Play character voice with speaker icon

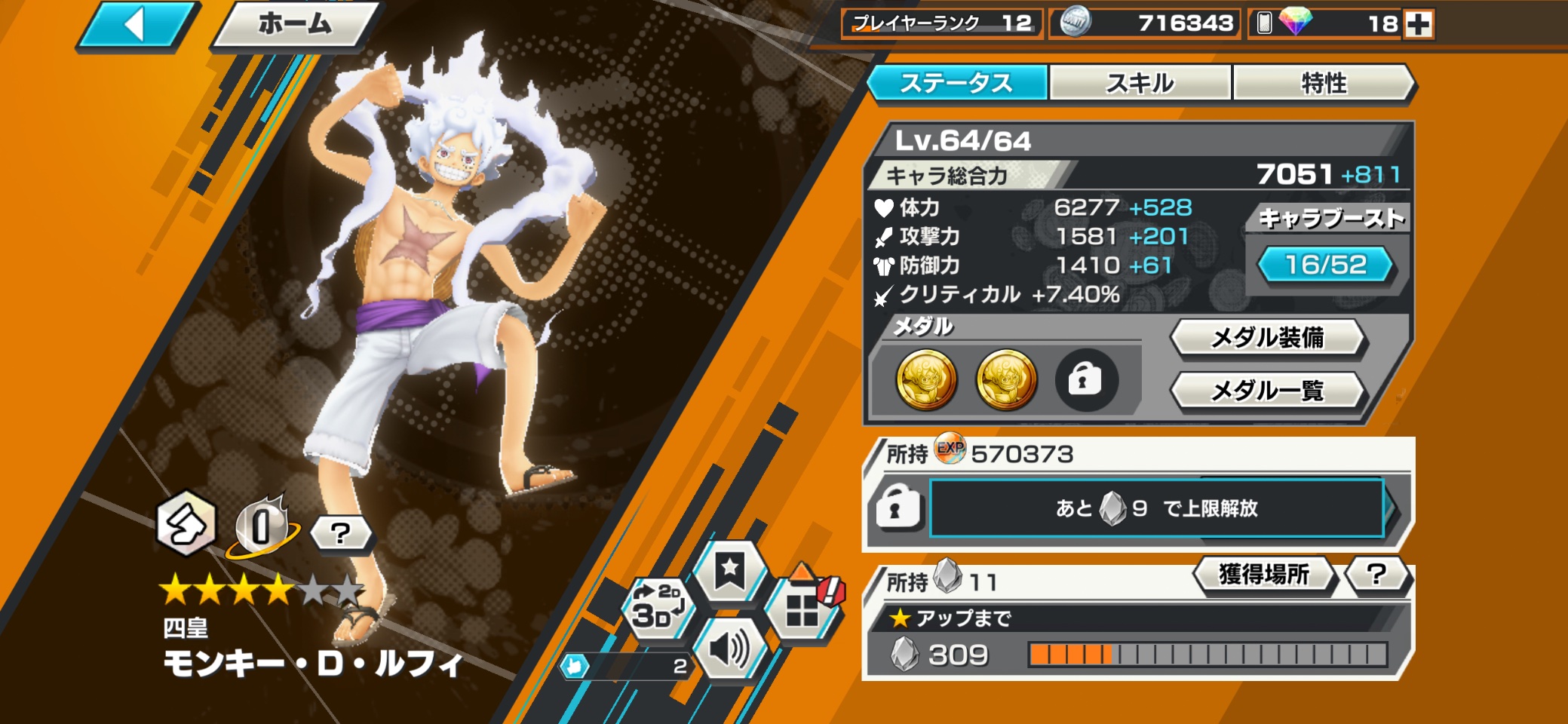pos(729,649)
